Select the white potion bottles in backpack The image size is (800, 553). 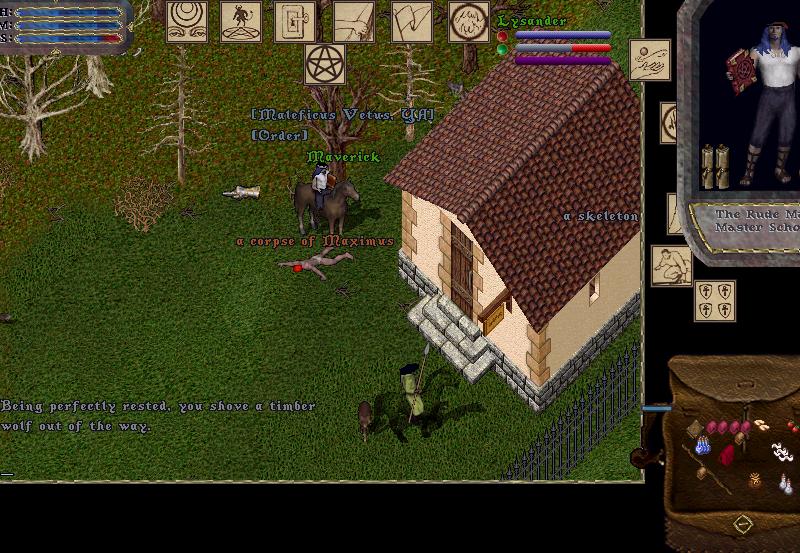[786, 485]
